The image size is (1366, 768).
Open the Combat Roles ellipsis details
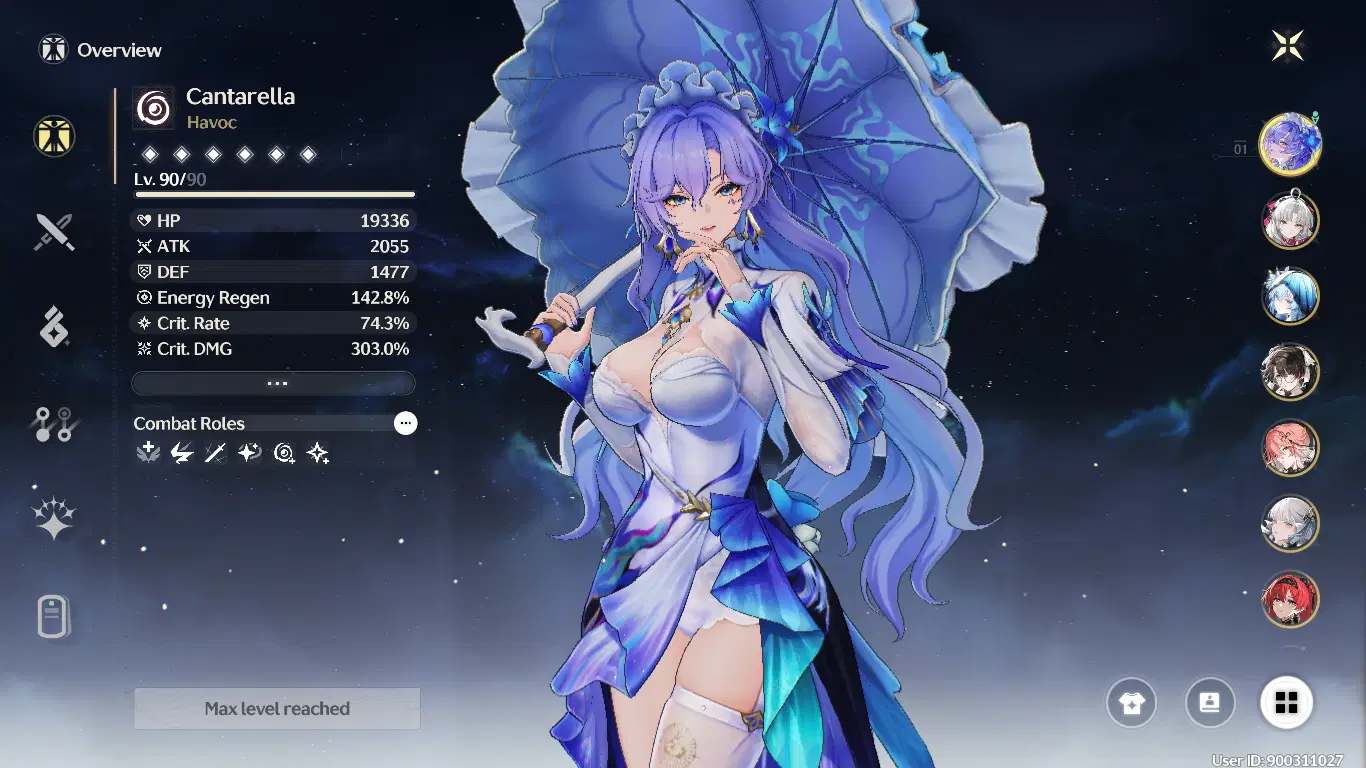point(405,423)
